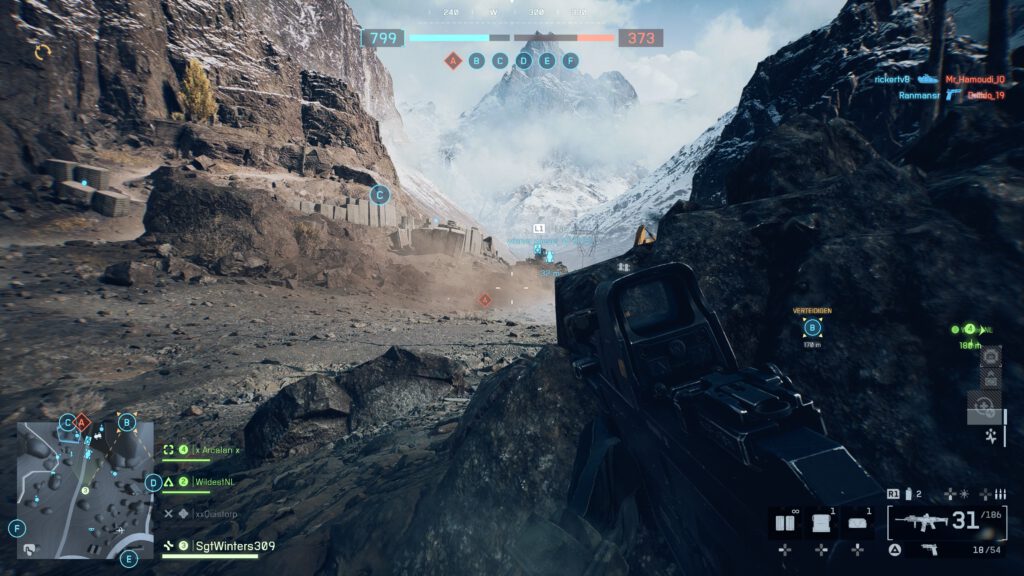Open the minimap in the corner
Screen dimensions: 1024x576
(85, 490)
